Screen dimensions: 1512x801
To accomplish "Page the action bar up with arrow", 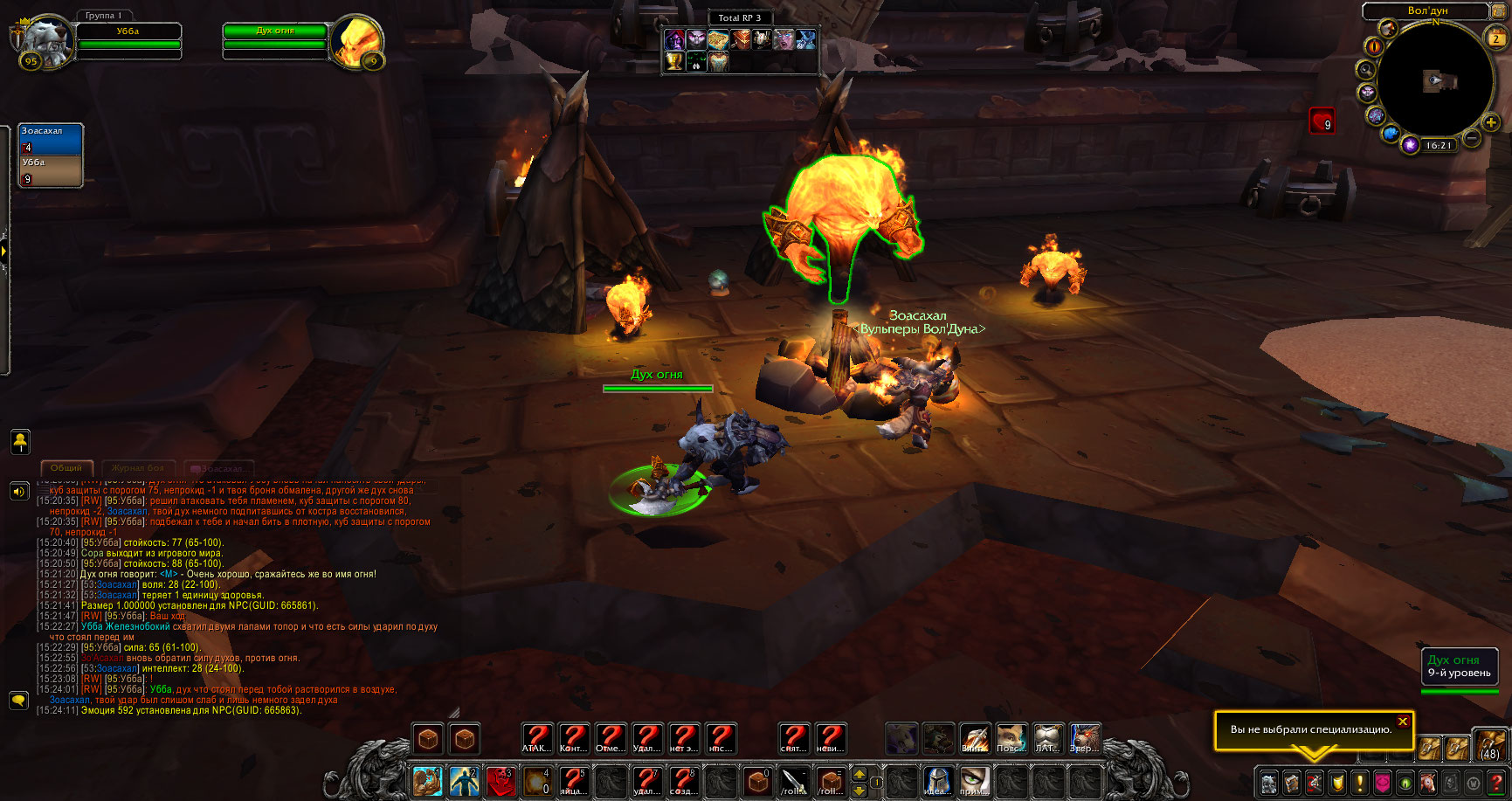I will [860, 774].
